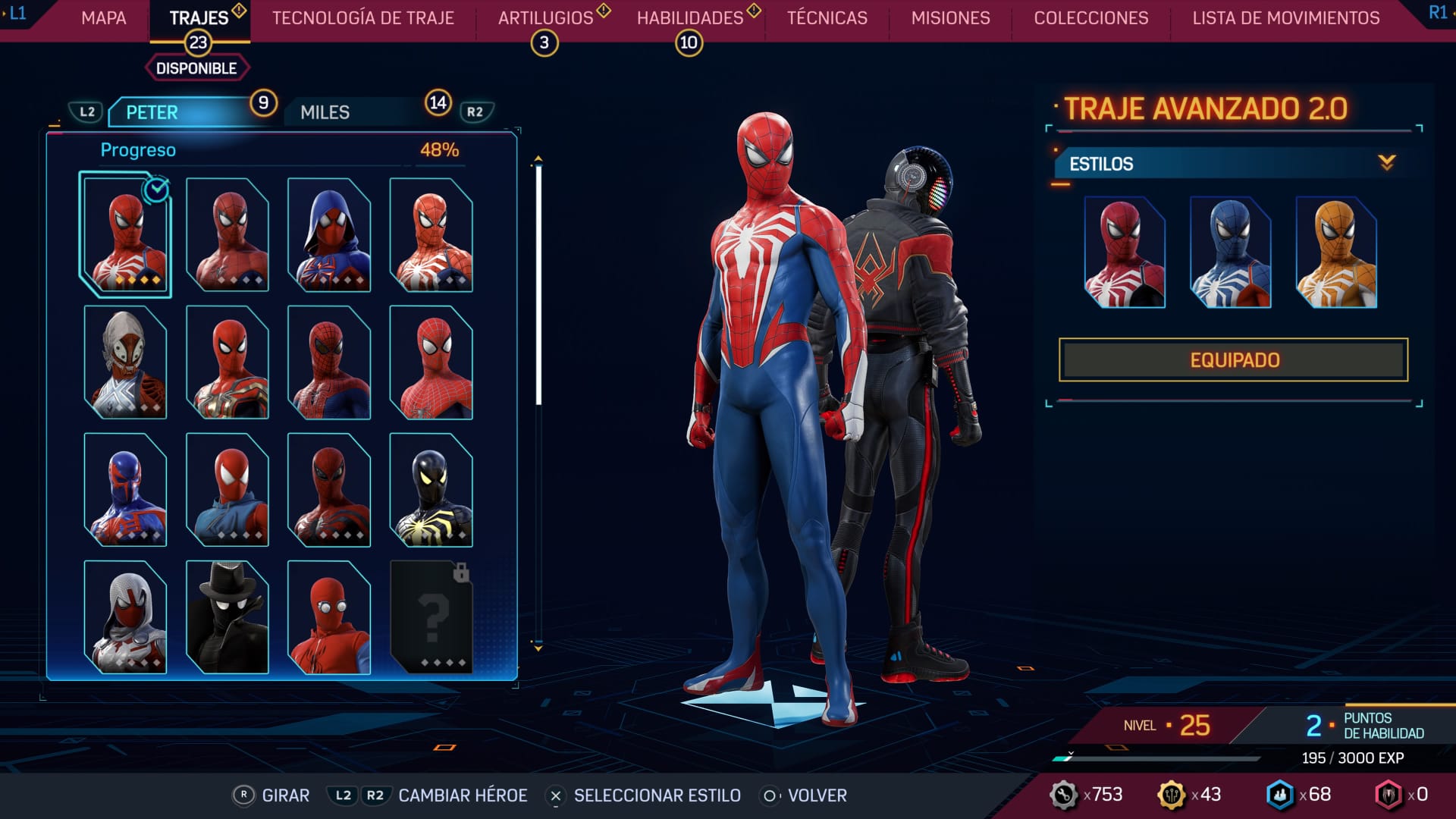Image resolution: width=1456 pixels, height=819 pixels.
Task: Choose the Iron Spider gold-trimmed suit
Action: coord(227,362)
